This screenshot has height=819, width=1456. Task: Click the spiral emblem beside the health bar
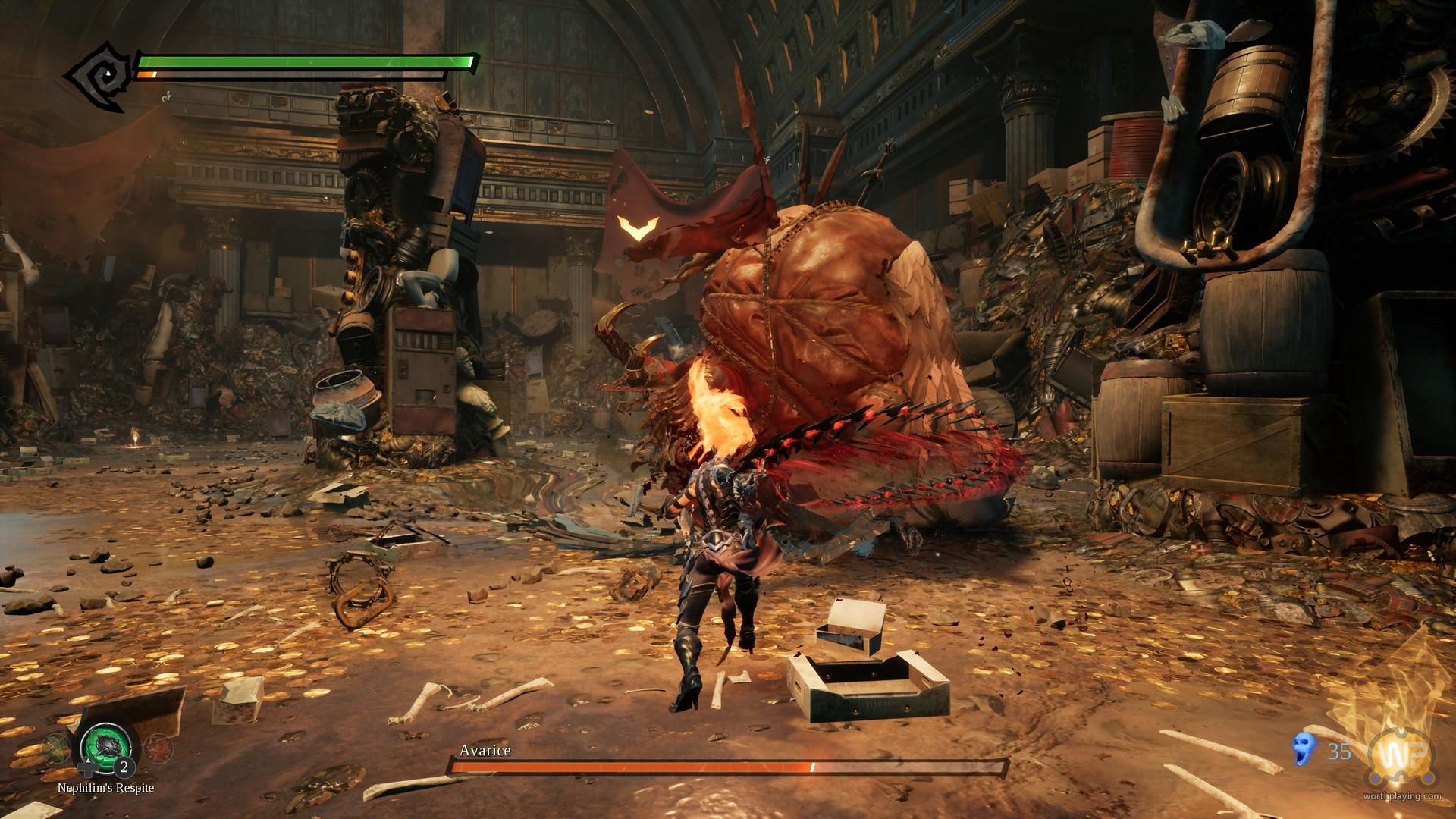coord(99,76)
